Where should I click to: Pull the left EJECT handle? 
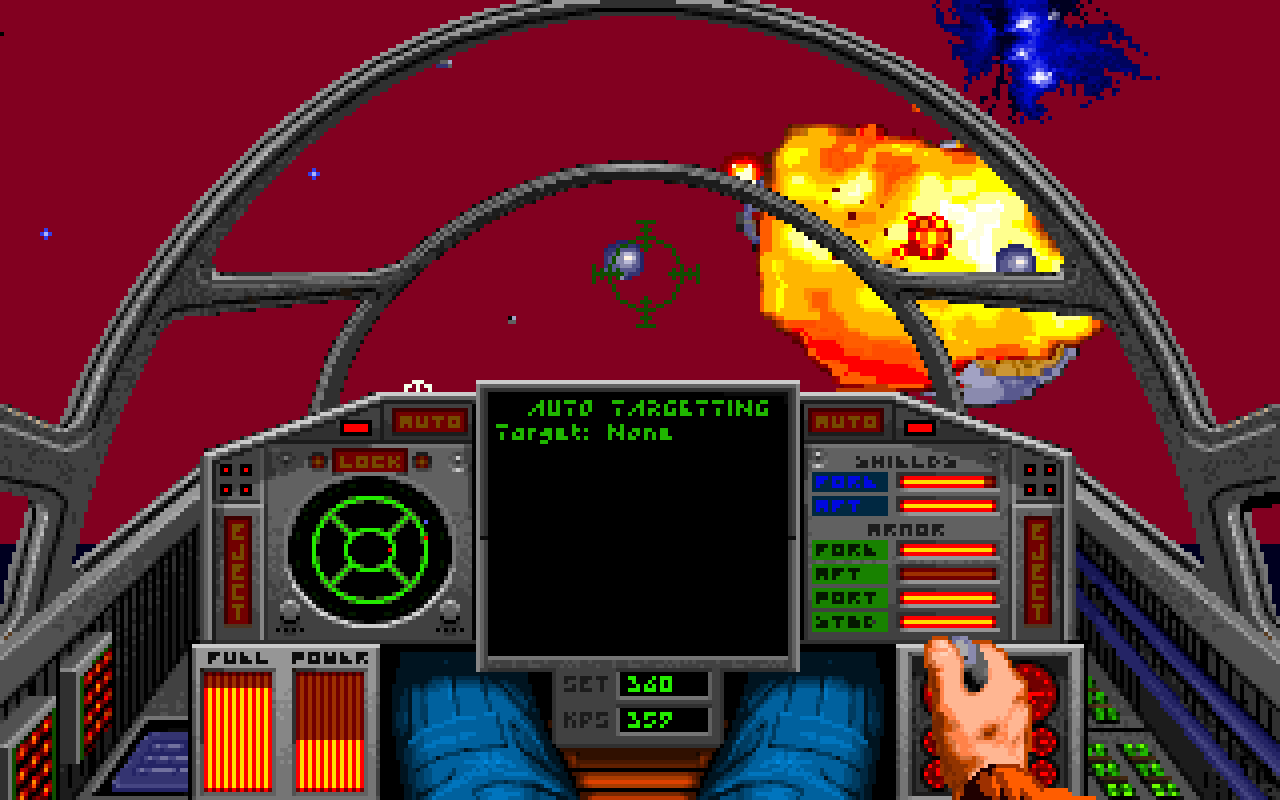click(237, 570)
